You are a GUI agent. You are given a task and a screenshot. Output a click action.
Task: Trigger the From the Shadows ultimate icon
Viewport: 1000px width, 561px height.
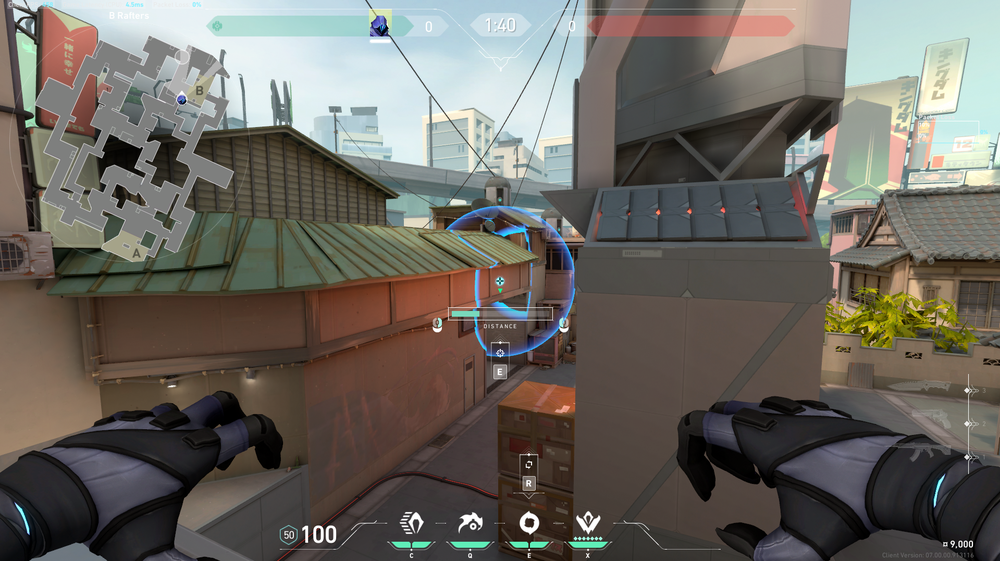[587, 523]
